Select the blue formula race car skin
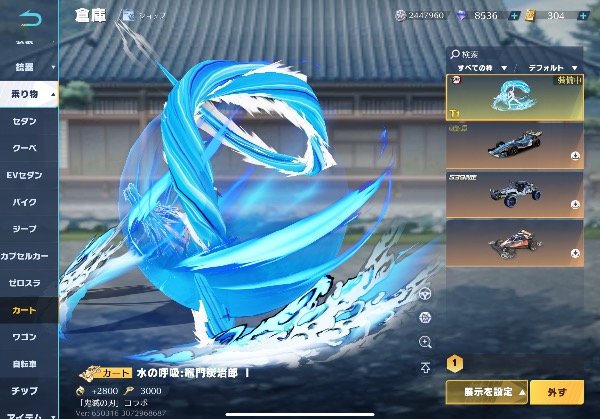Image resolution: width=600 pixels, height=419 pixels. pyautogui.click(x=514, y=144)
